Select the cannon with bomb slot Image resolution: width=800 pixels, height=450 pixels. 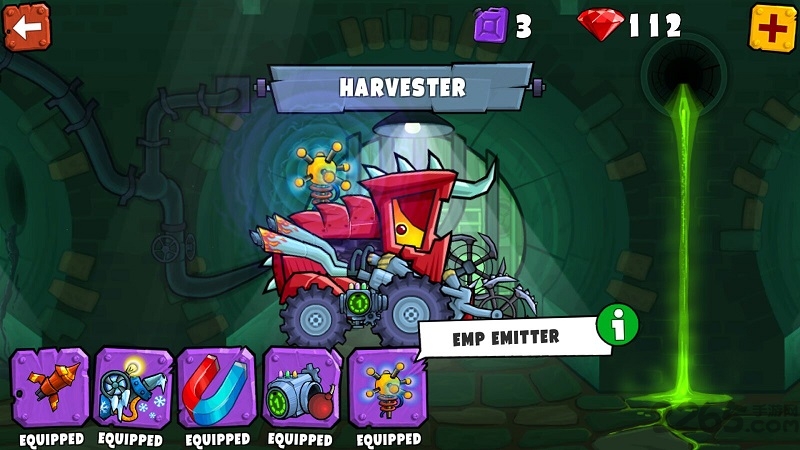point(302,388)
